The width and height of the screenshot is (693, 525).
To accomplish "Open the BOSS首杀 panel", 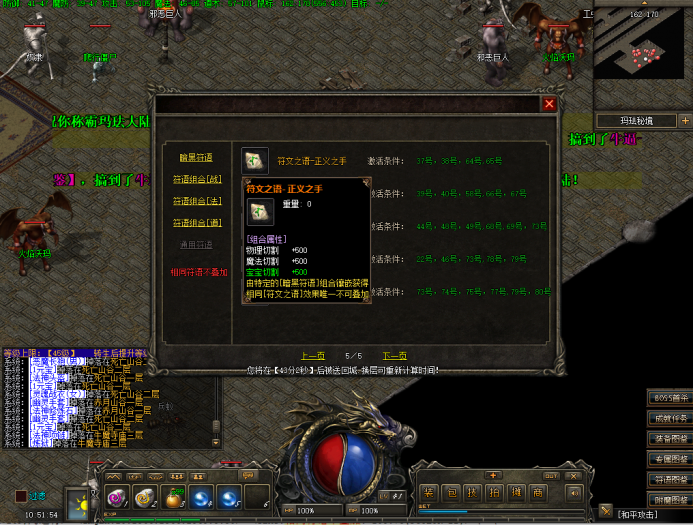I will tap(669, 398).
